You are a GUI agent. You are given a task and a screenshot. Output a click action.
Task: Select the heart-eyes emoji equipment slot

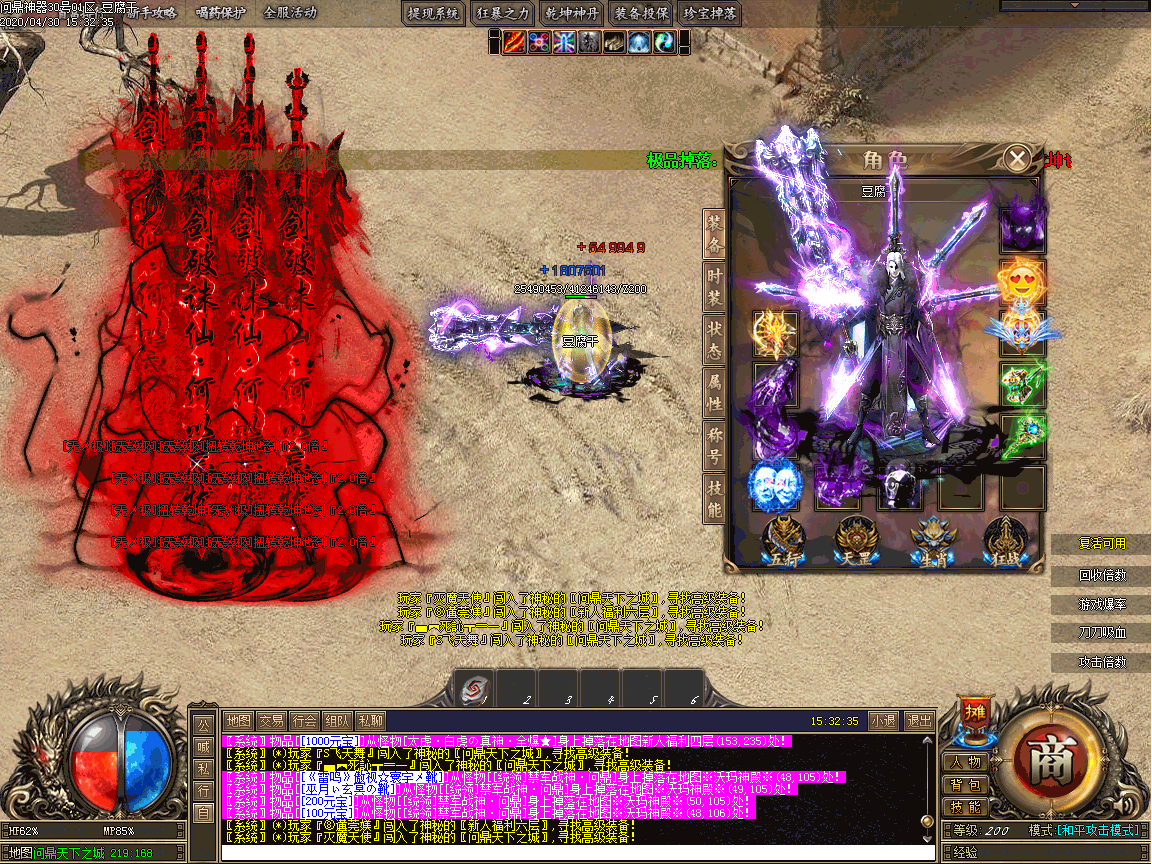point(1022,282)
